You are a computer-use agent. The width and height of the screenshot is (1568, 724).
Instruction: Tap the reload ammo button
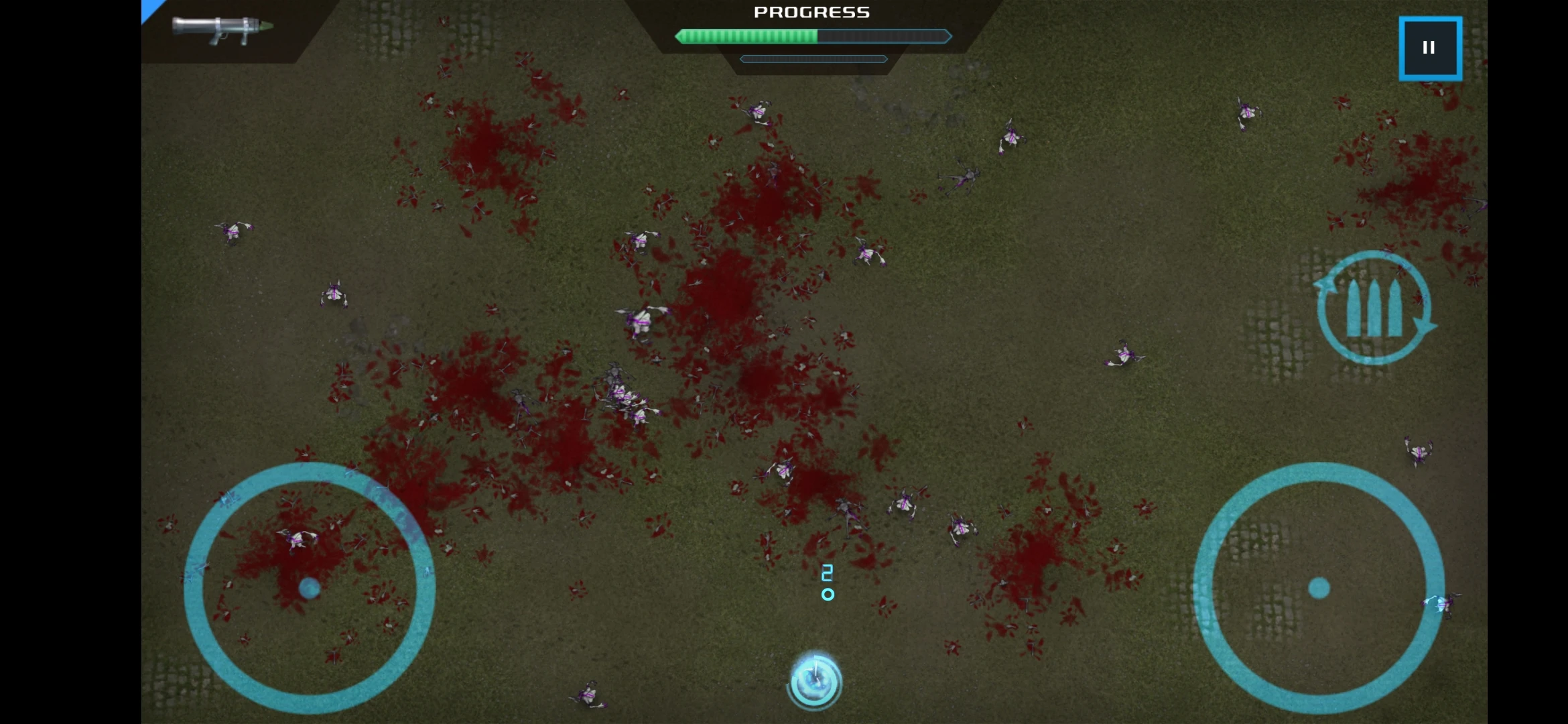coord(1374,308)
